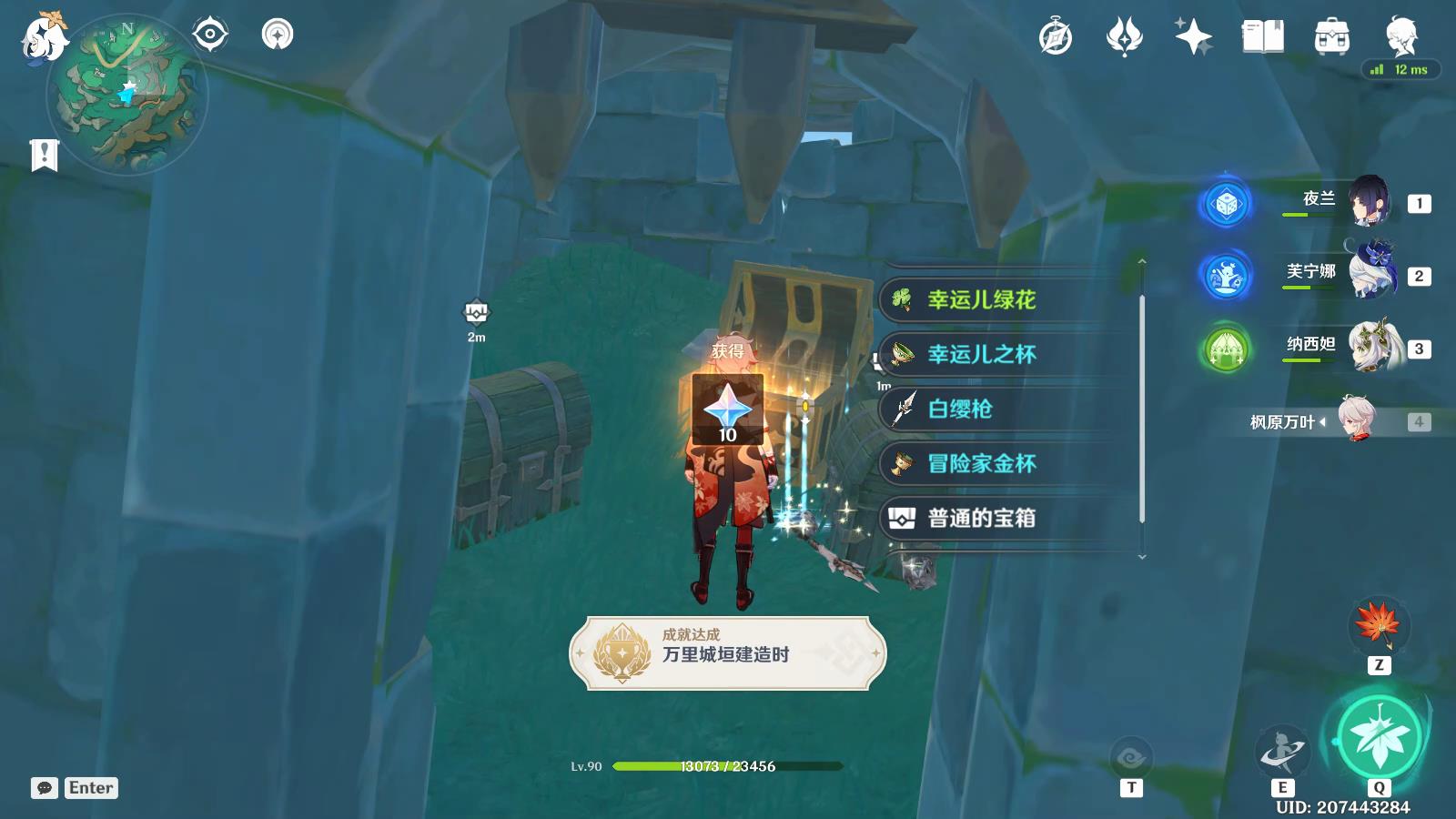Screen dimensions: 1456x819
Task: Activate Kazuha's leaf elemental burst
Action: pos(1380,739)
